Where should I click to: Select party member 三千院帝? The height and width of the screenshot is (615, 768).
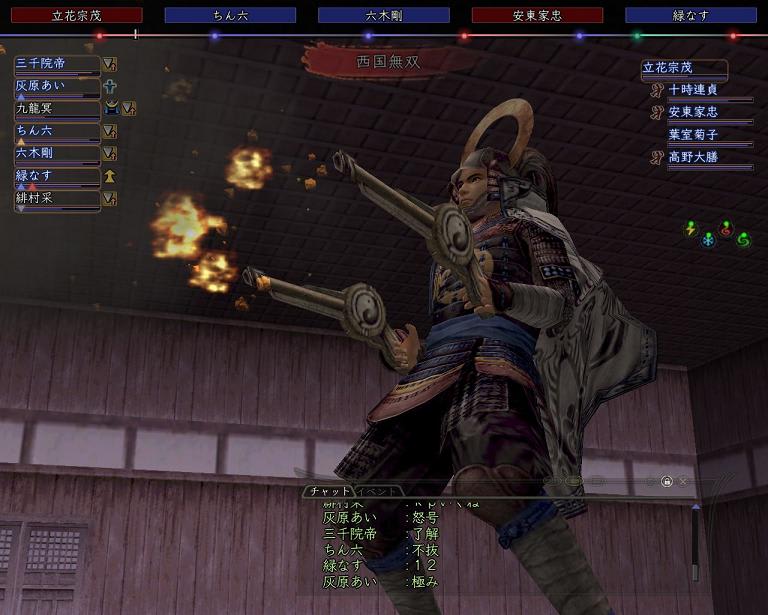(x=57, y=64)
